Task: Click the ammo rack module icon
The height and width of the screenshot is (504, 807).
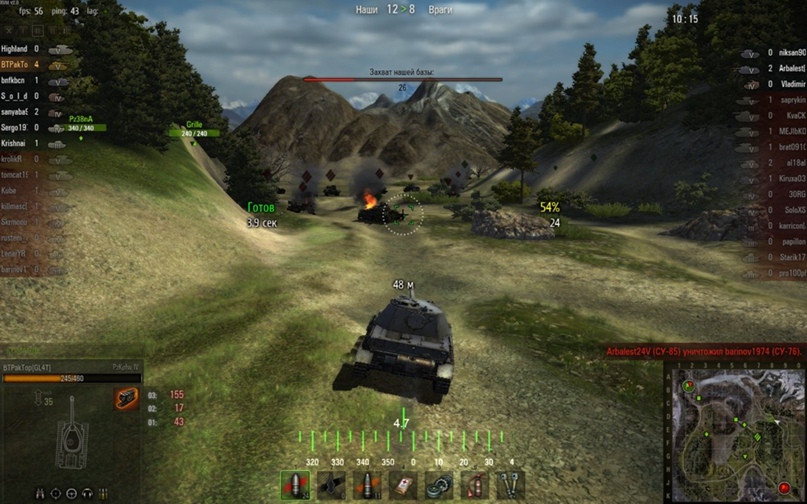Action: 126,399
